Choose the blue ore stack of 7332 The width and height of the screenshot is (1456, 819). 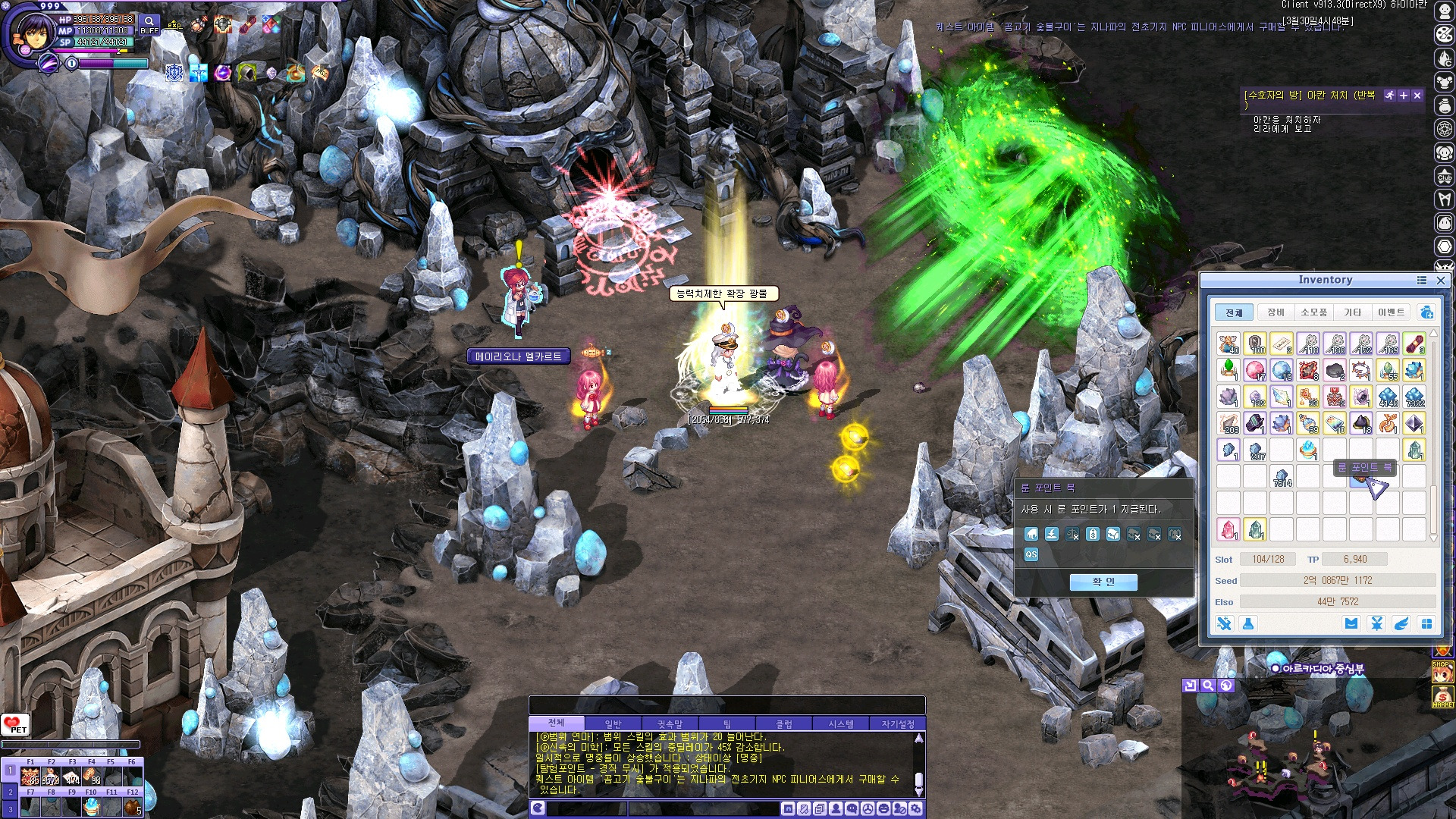tap(1414, 397)
